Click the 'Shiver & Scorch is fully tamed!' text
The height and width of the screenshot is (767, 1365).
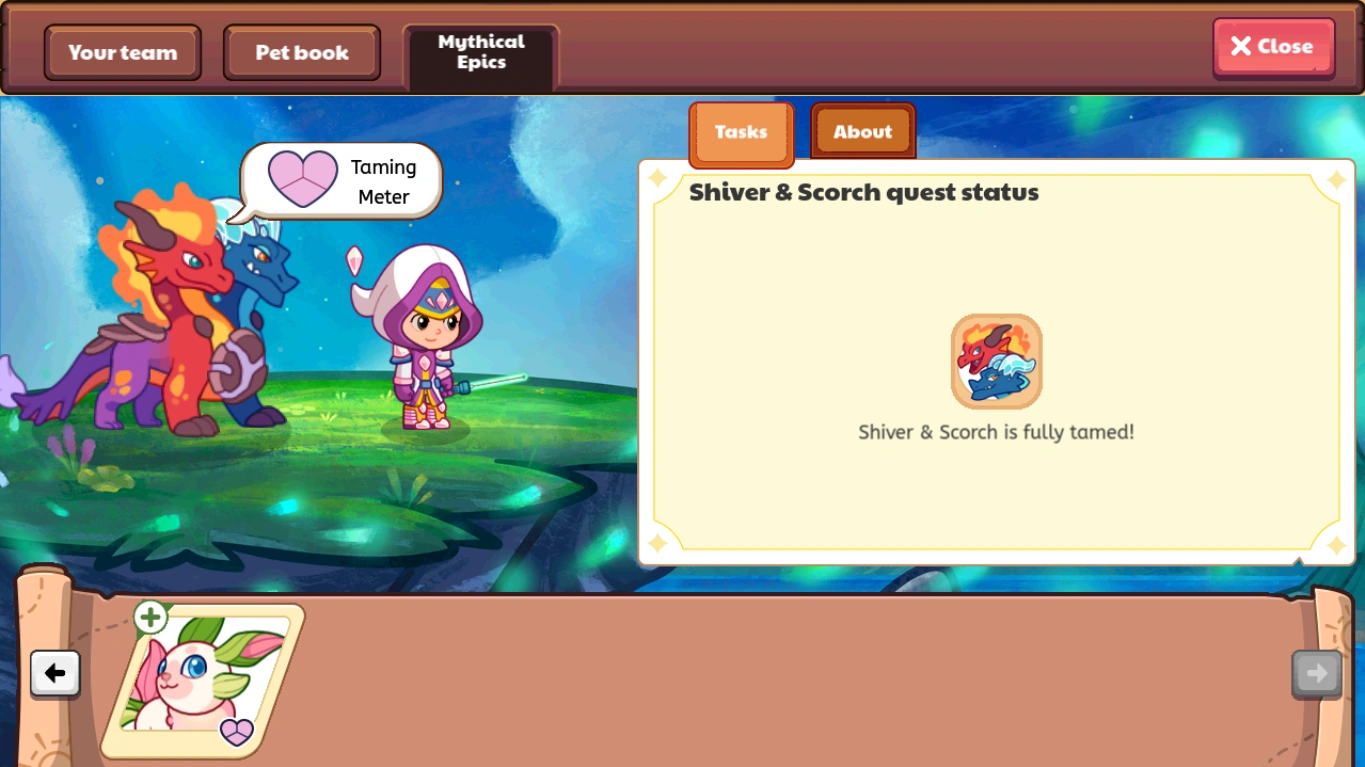[996, 431]
